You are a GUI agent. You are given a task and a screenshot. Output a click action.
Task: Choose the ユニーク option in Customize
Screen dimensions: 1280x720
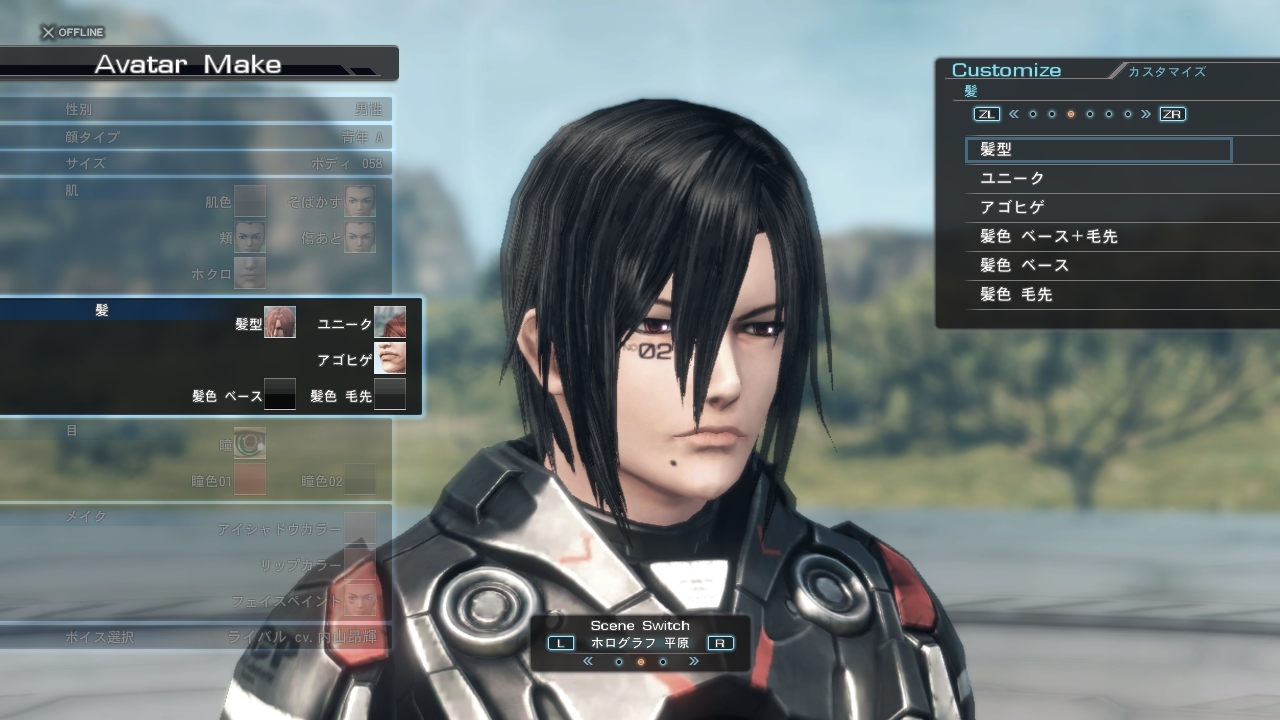coord(1100,179)
